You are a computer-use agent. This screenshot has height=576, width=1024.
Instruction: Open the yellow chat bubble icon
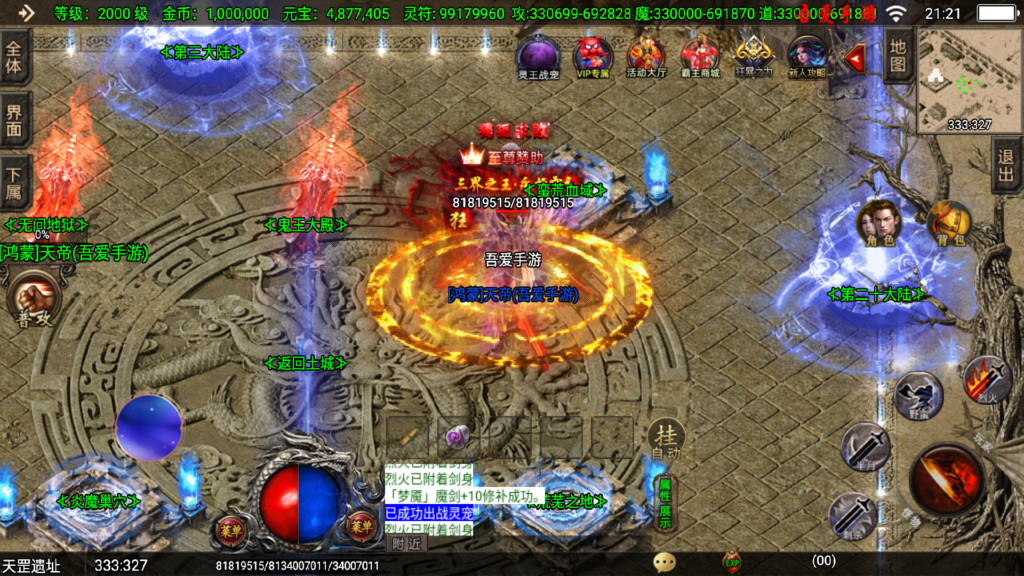click(x=664, y=562)
